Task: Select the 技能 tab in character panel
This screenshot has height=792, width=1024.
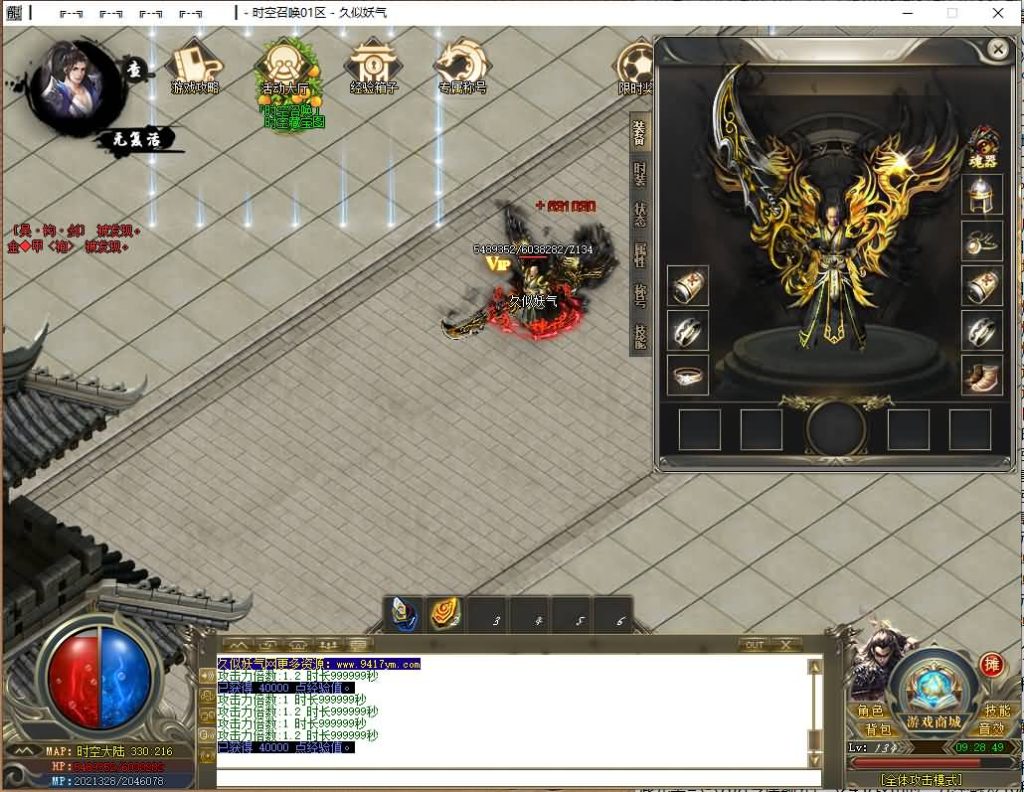Action: click(639, 336)
